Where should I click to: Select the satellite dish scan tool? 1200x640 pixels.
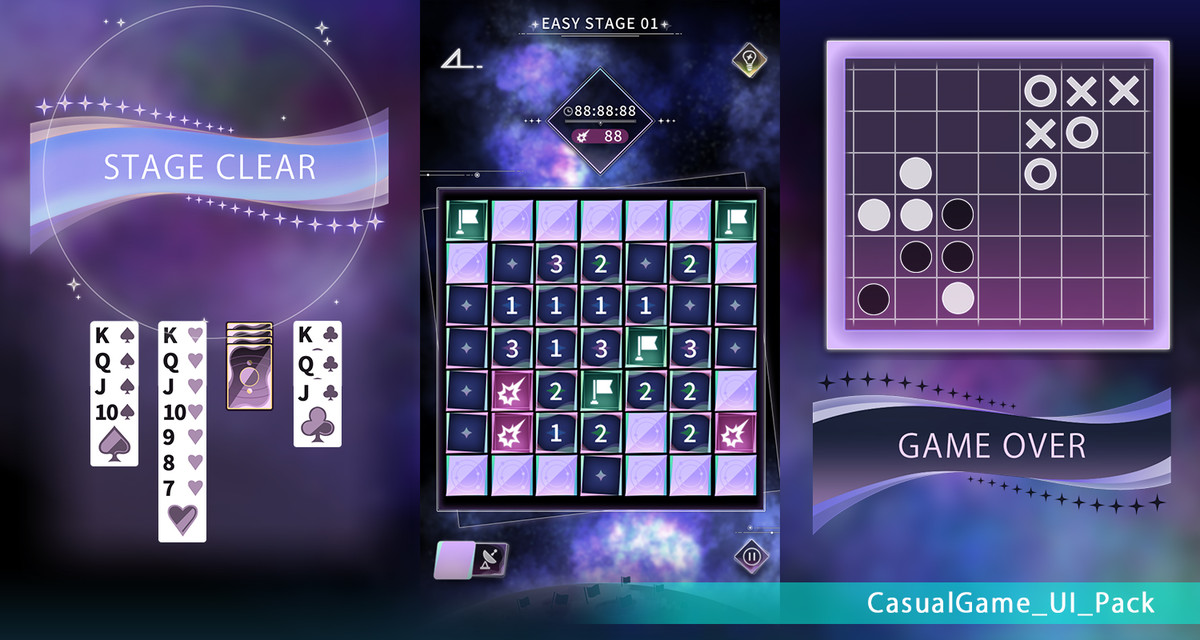[491, 559]
